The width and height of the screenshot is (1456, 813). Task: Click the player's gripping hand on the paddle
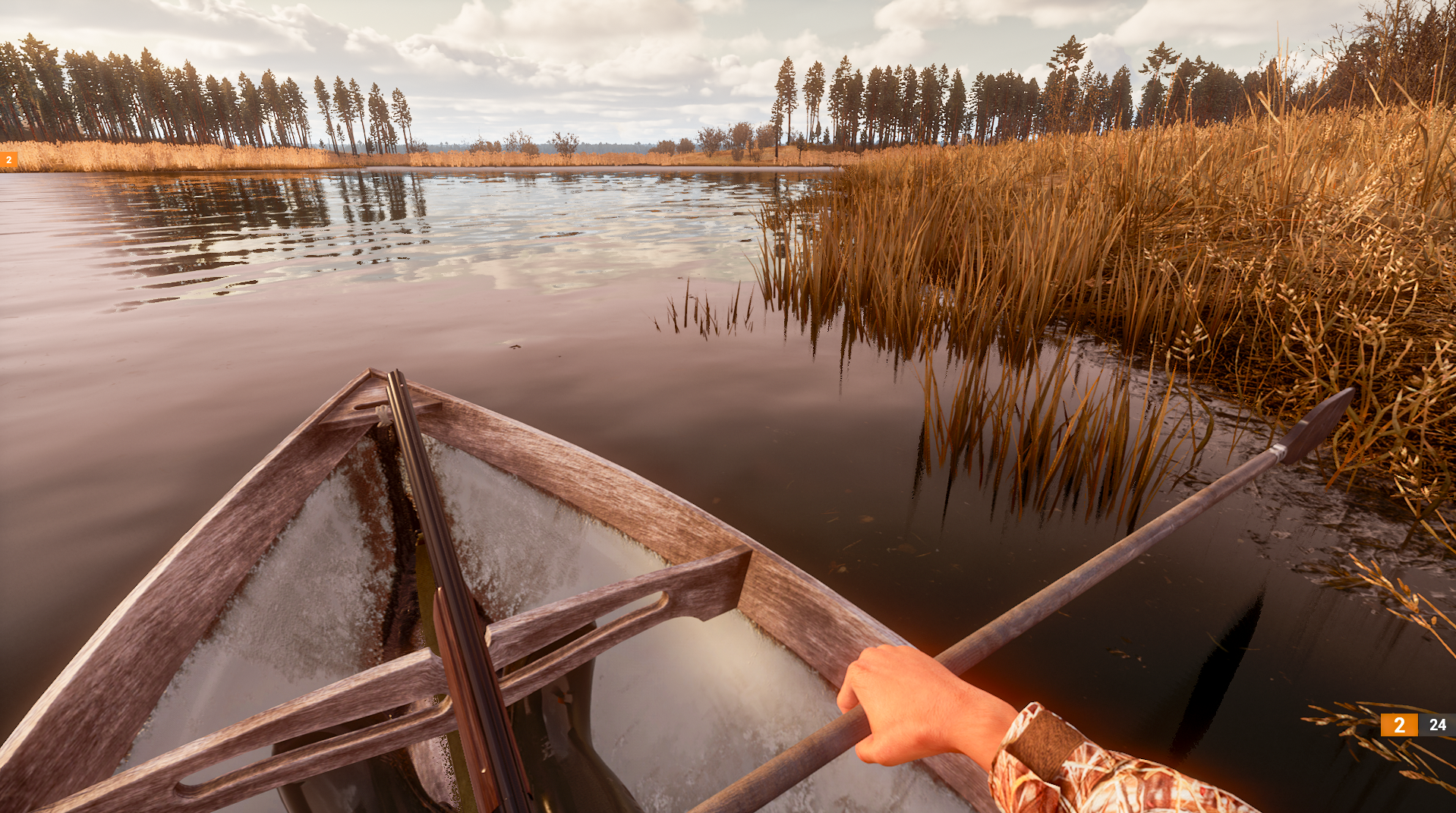pos(903,702)
